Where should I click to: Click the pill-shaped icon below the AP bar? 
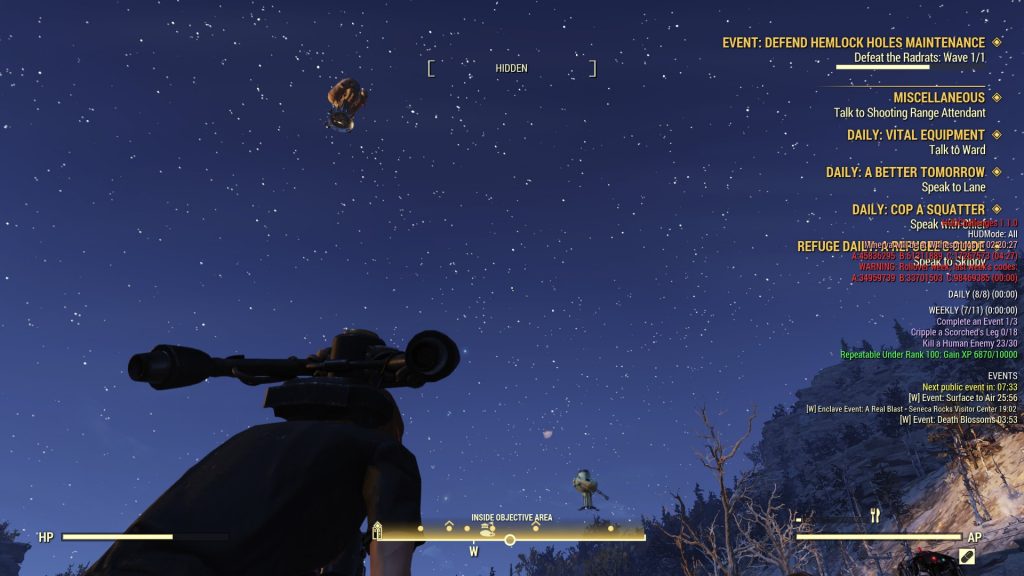967,555
